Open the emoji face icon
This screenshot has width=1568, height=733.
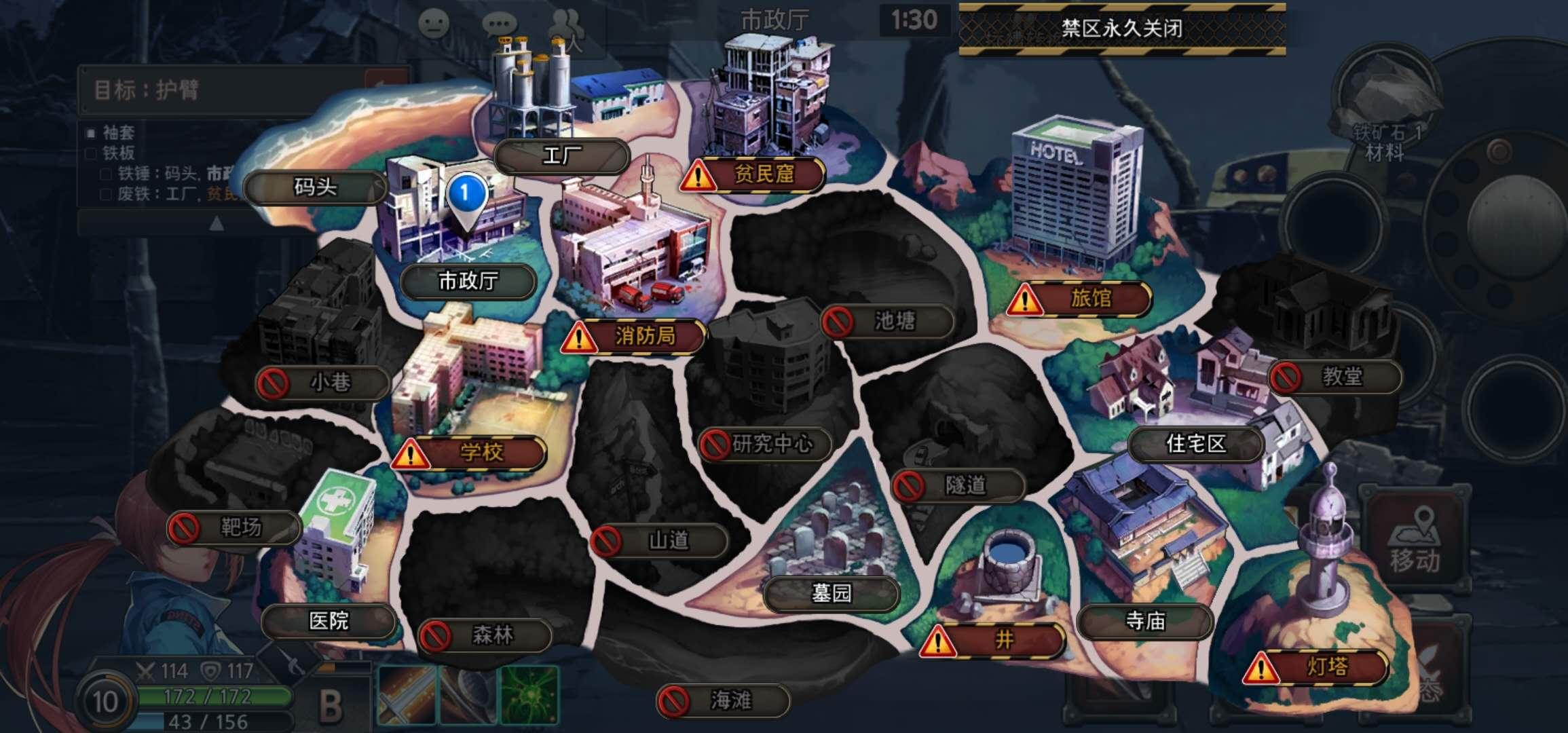[434, 25]
